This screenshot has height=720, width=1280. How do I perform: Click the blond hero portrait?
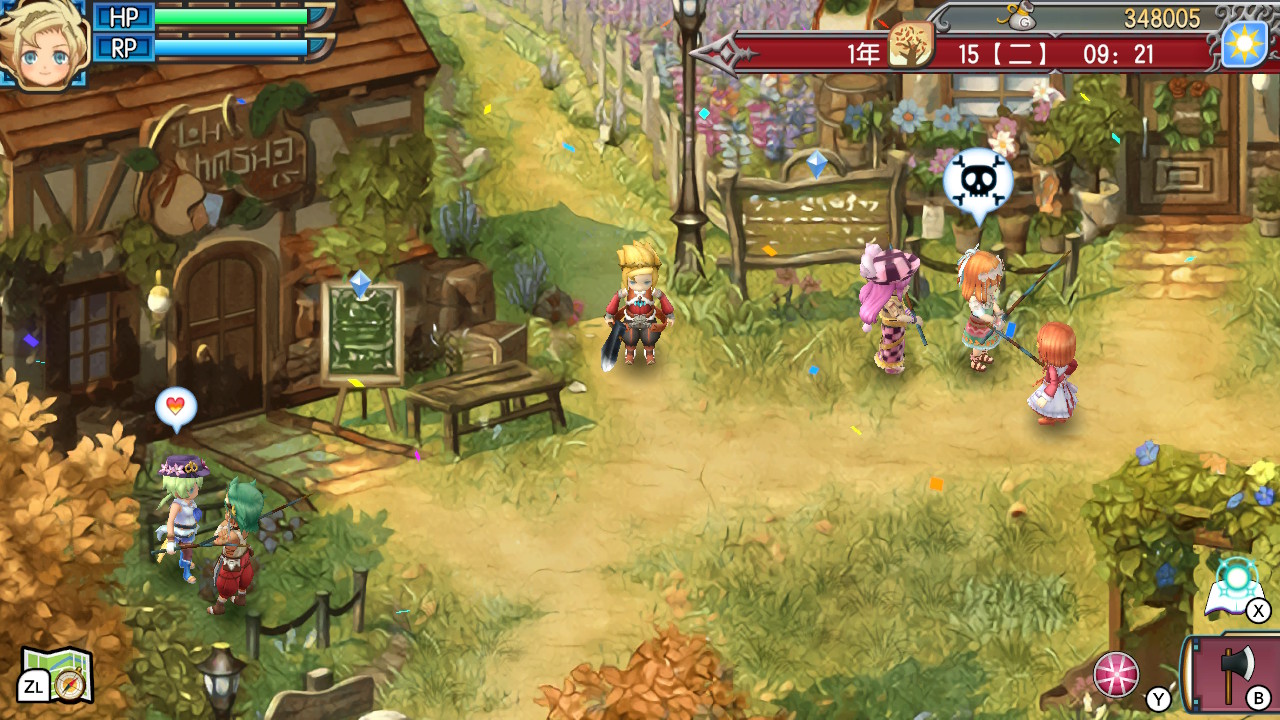[x=43, y=42]
